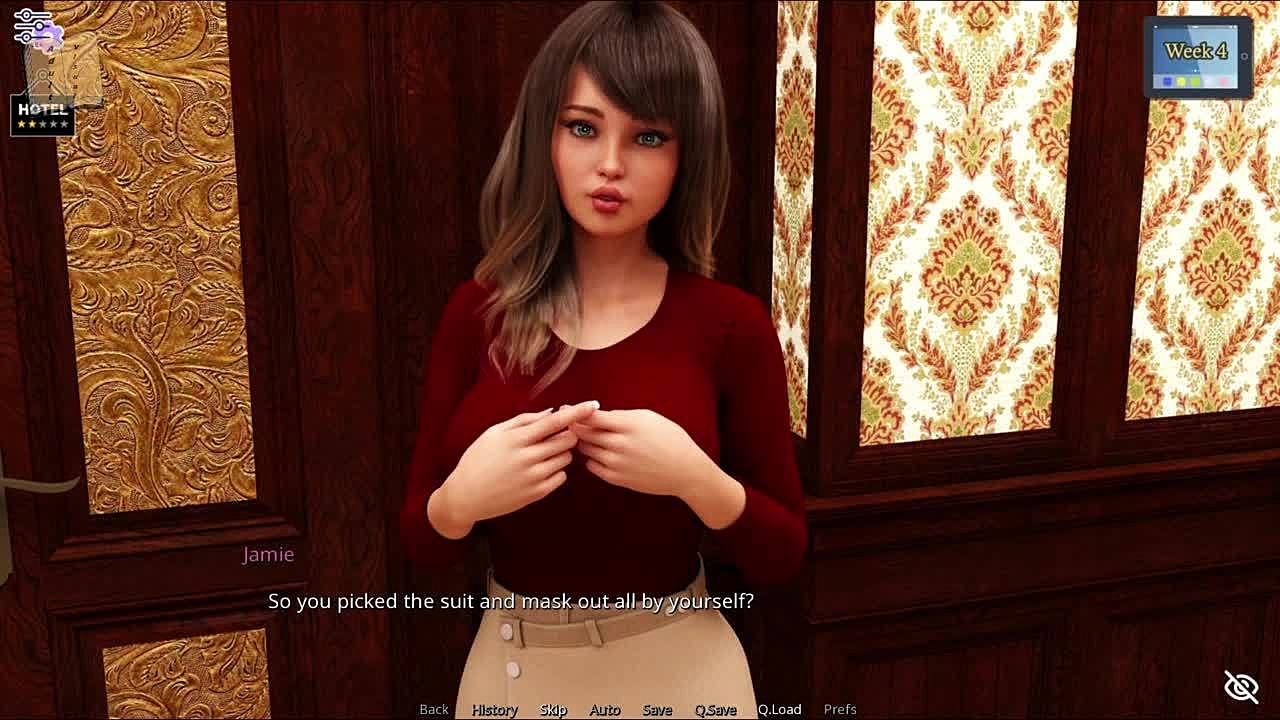Image resolution: width=1280 pixels, height=720 pixels.
Task: Open the Week 4 tablet
Action: point(1197,57)
